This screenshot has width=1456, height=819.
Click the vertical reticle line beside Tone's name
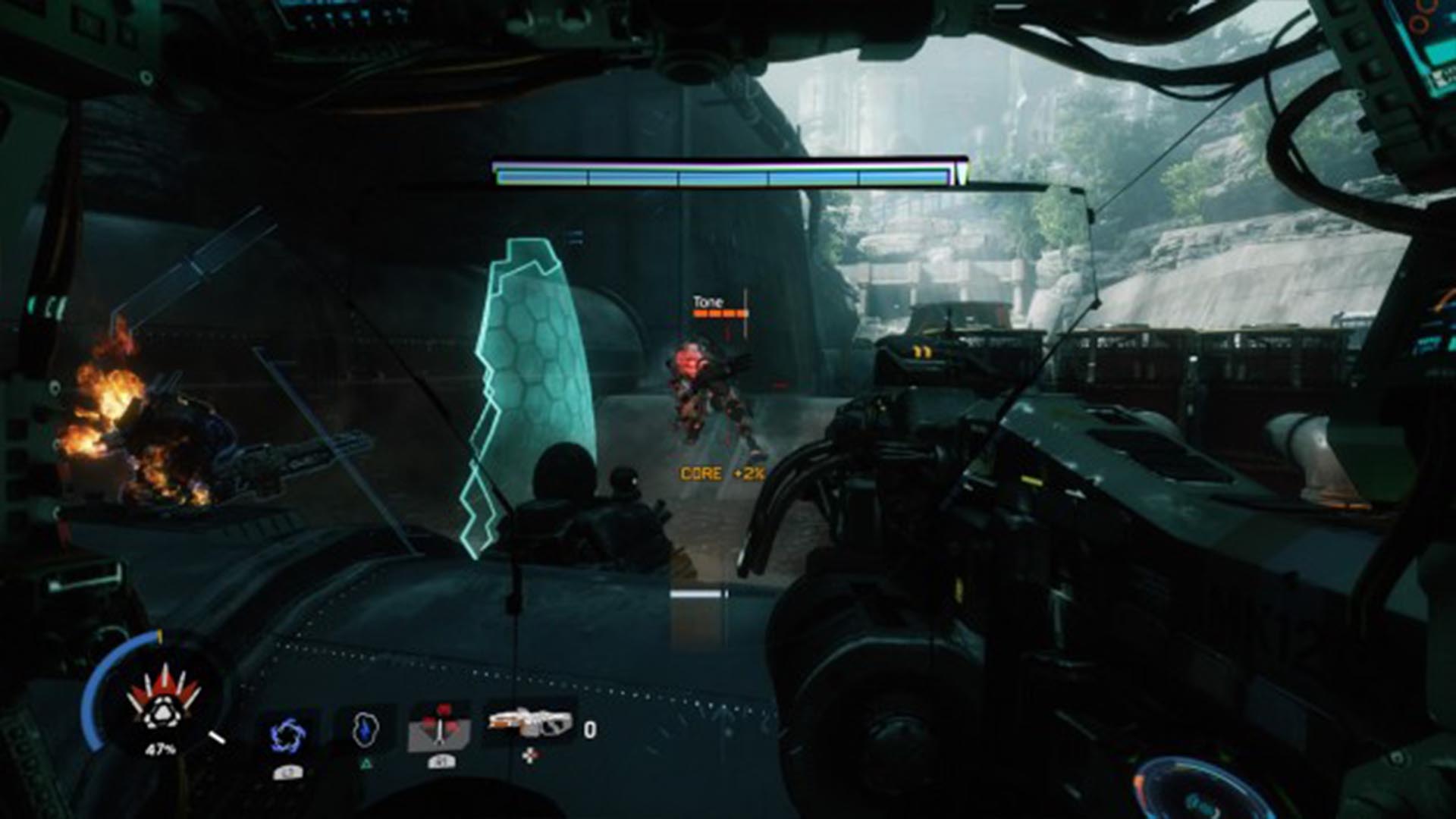click(747, 311)
